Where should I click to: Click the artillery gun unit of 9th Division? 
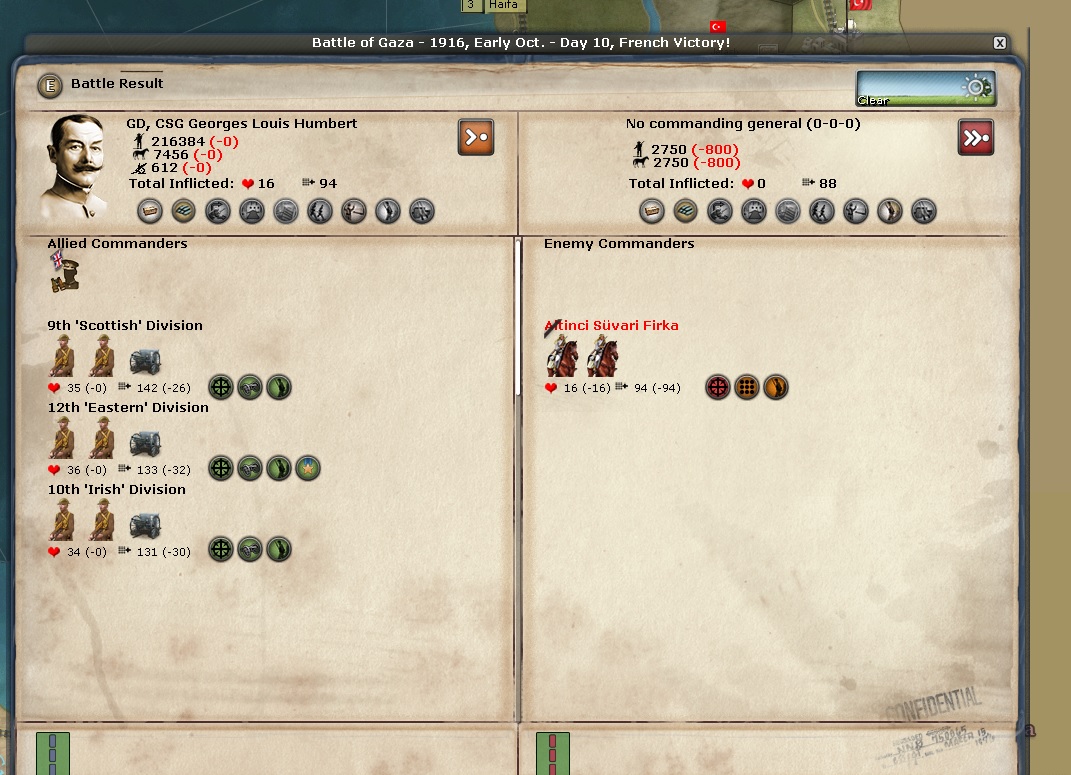[x=145, y=361]
